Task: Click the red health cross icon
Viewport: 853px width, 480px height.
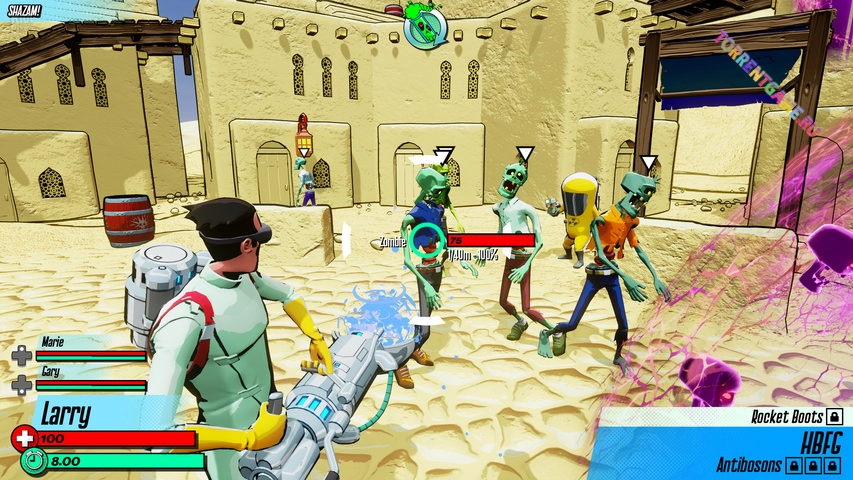Action: coord(23,438)
